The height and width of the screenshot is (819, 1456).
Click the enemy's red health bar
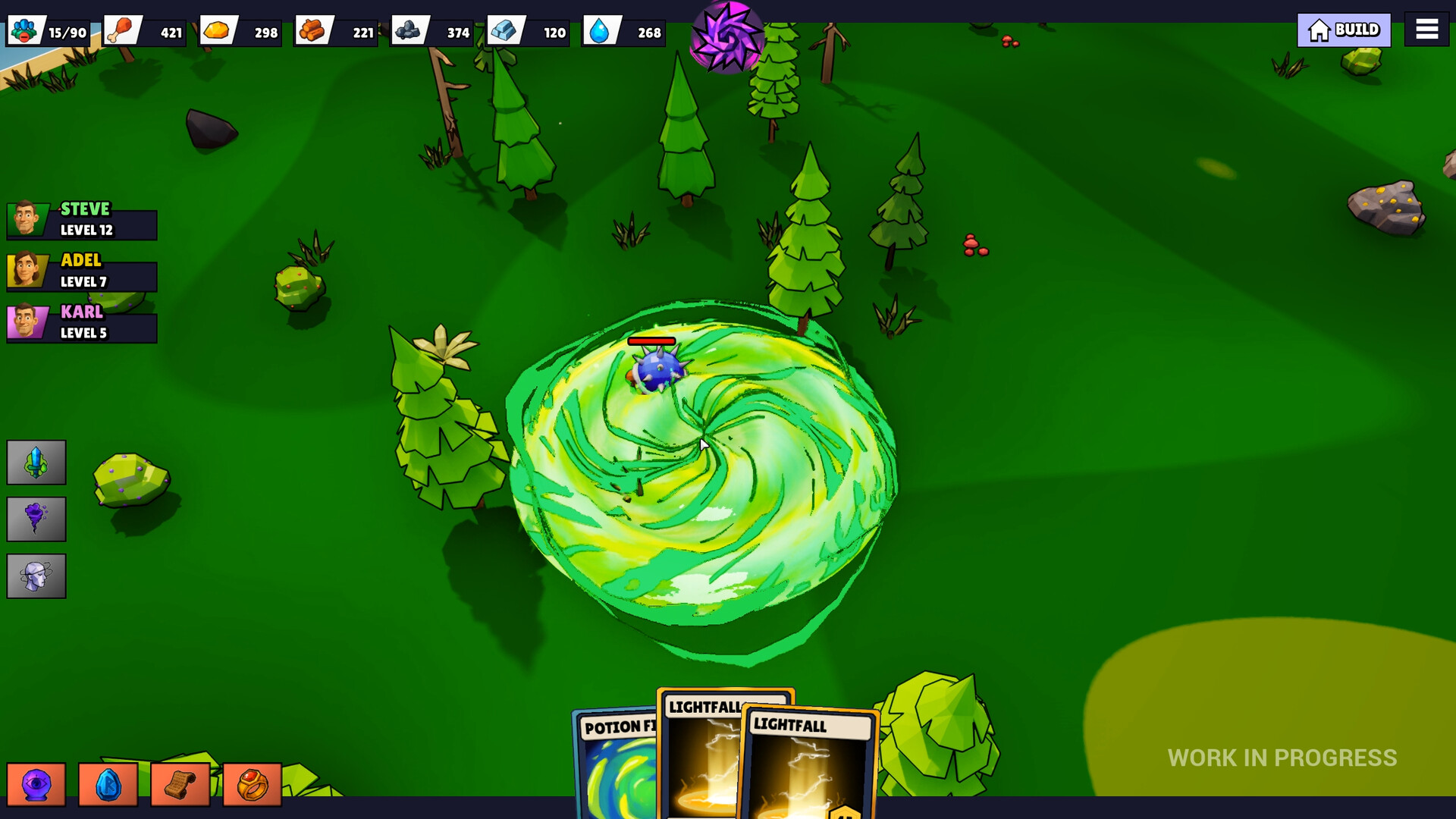point(651,341)
